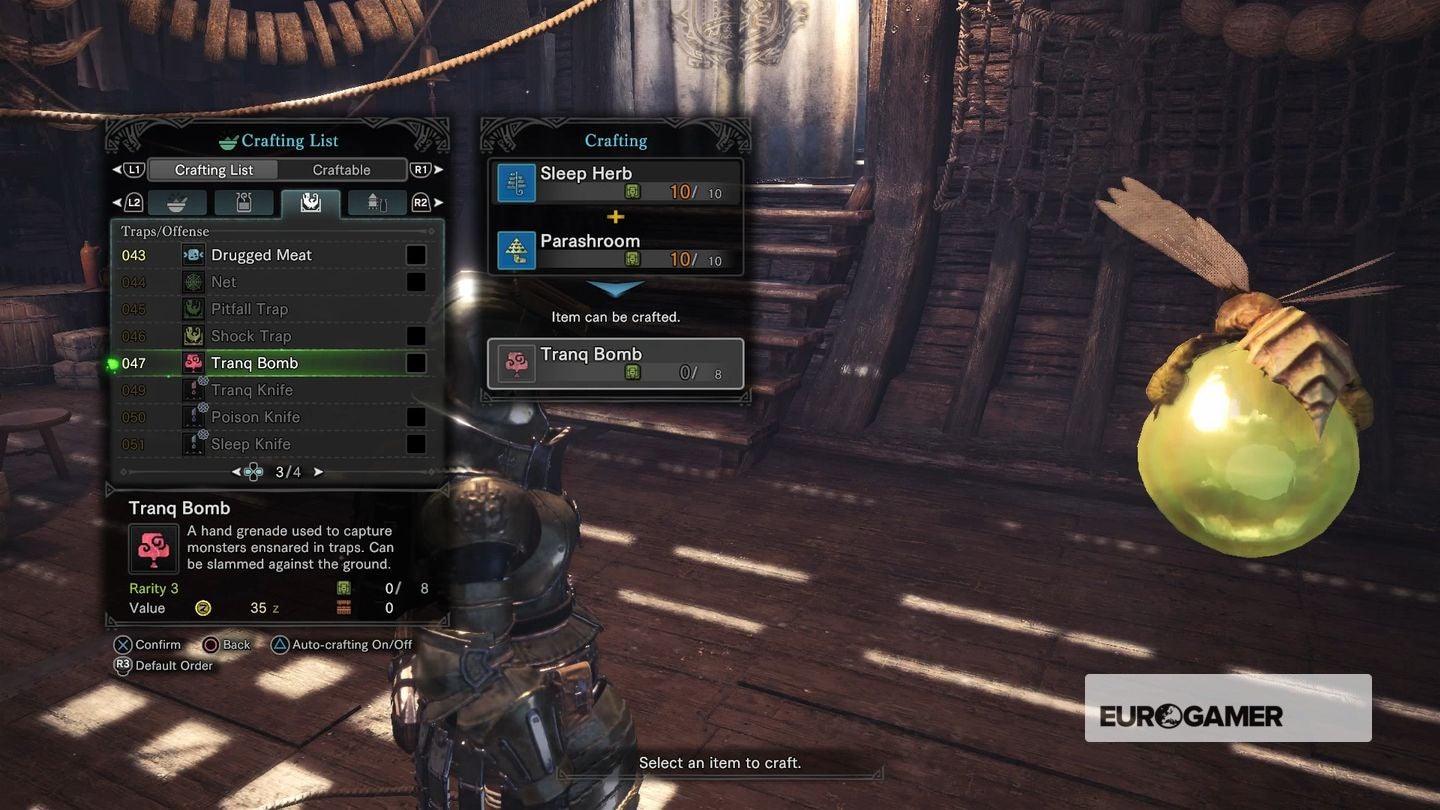The width and height of the screenshot is (1440, 810).
Task: Switch to the Crafting List tab
Action: coord(214,170)
